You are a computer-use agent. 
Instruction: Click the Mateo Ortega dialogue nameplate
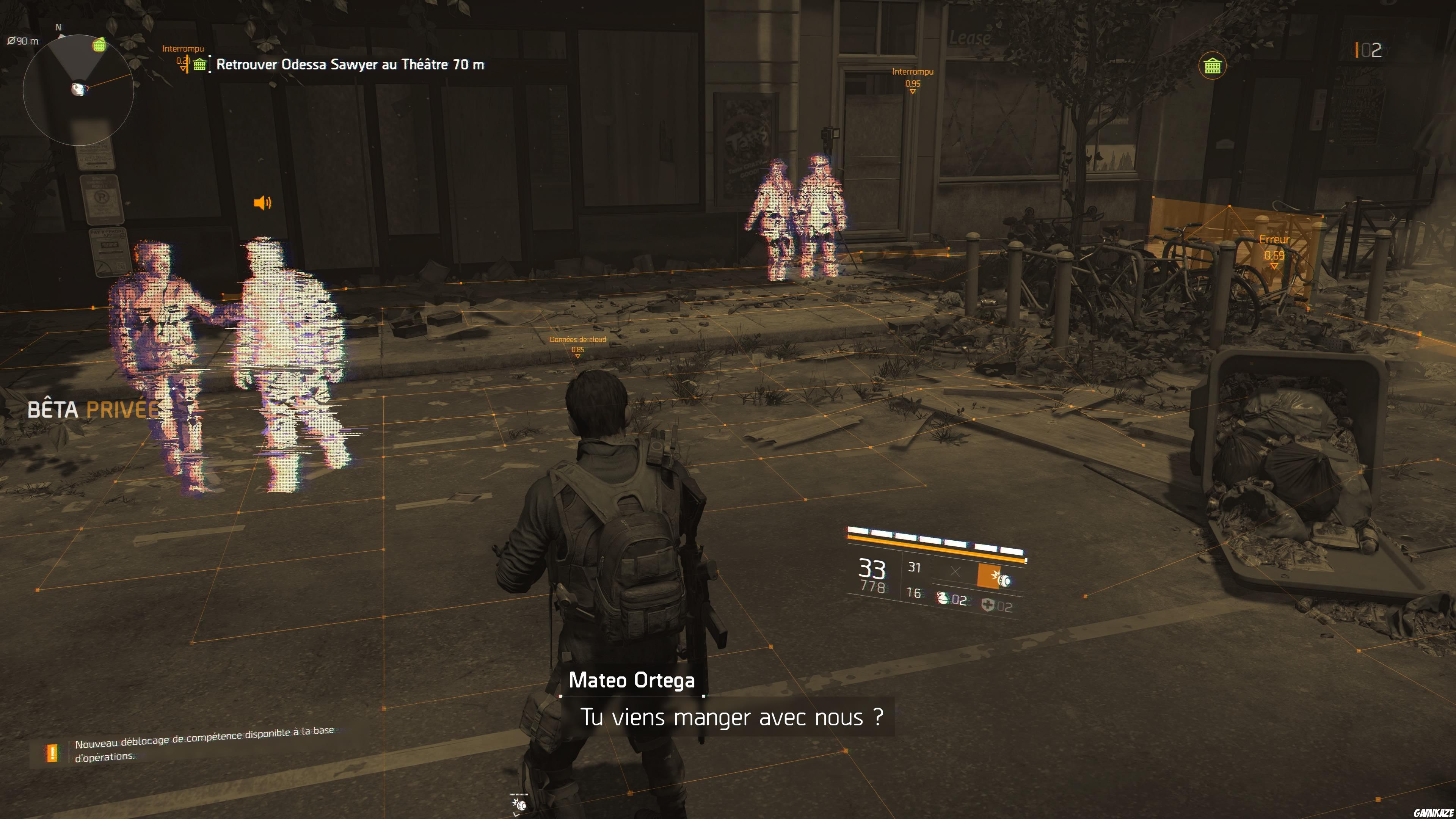coord(632,681)
